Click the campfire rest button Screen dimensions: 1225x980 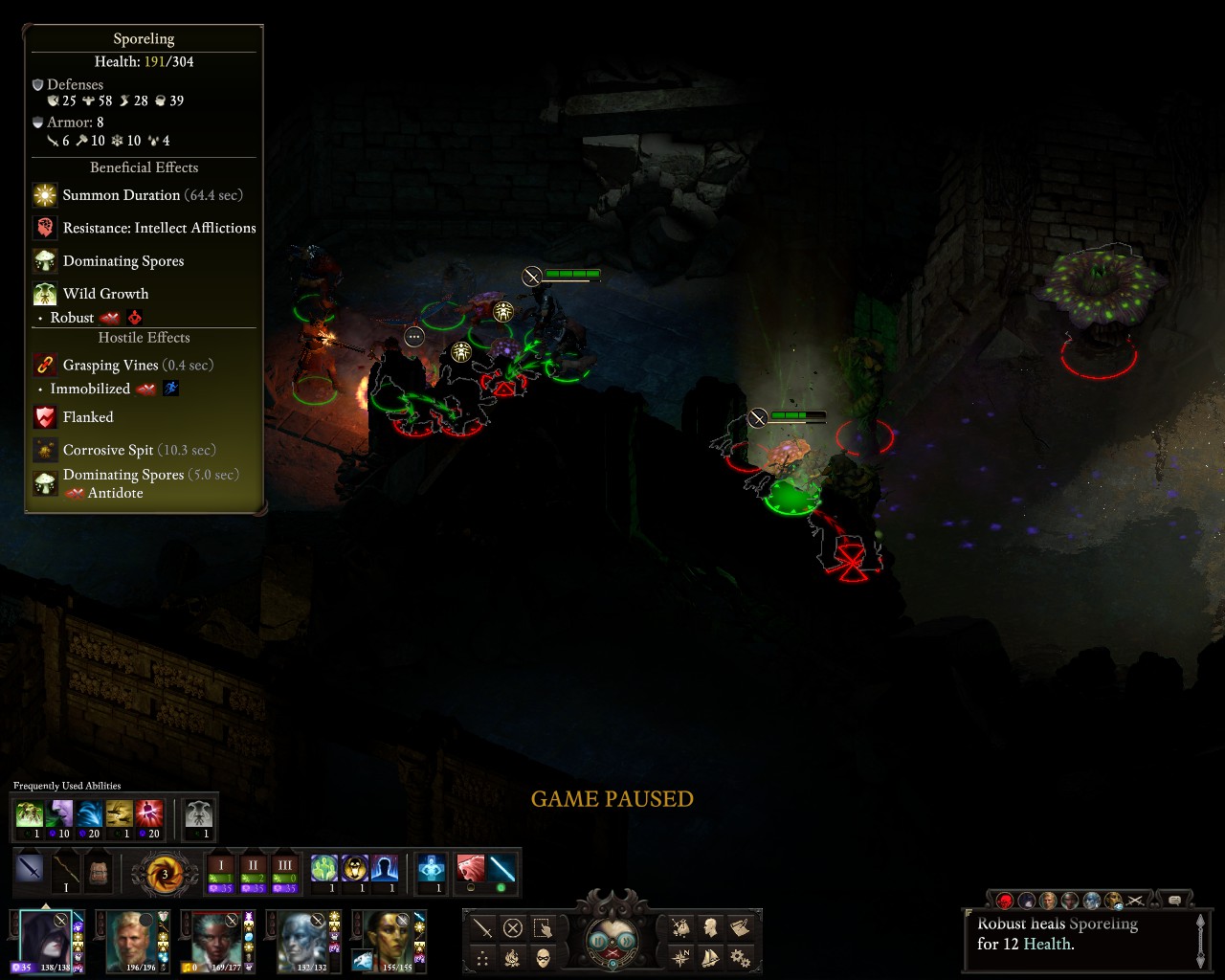click(x=513, y=958)
